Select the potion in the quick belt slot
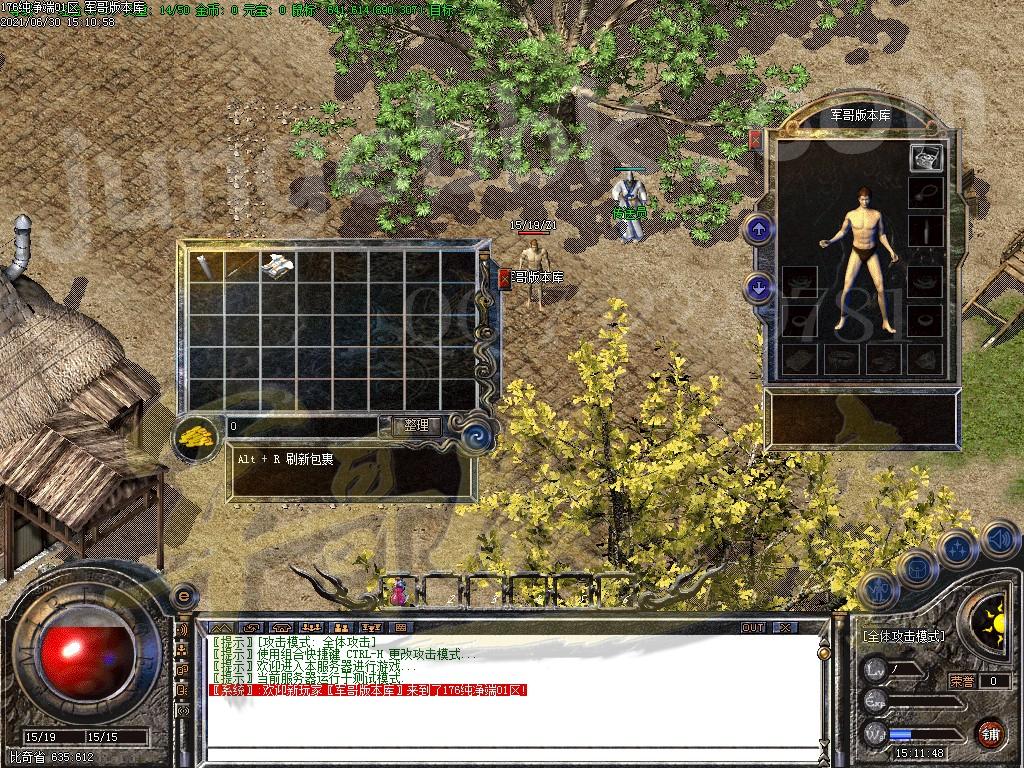Image resolution: width=1024 pixels, height=768 pixels. point(400,592)
